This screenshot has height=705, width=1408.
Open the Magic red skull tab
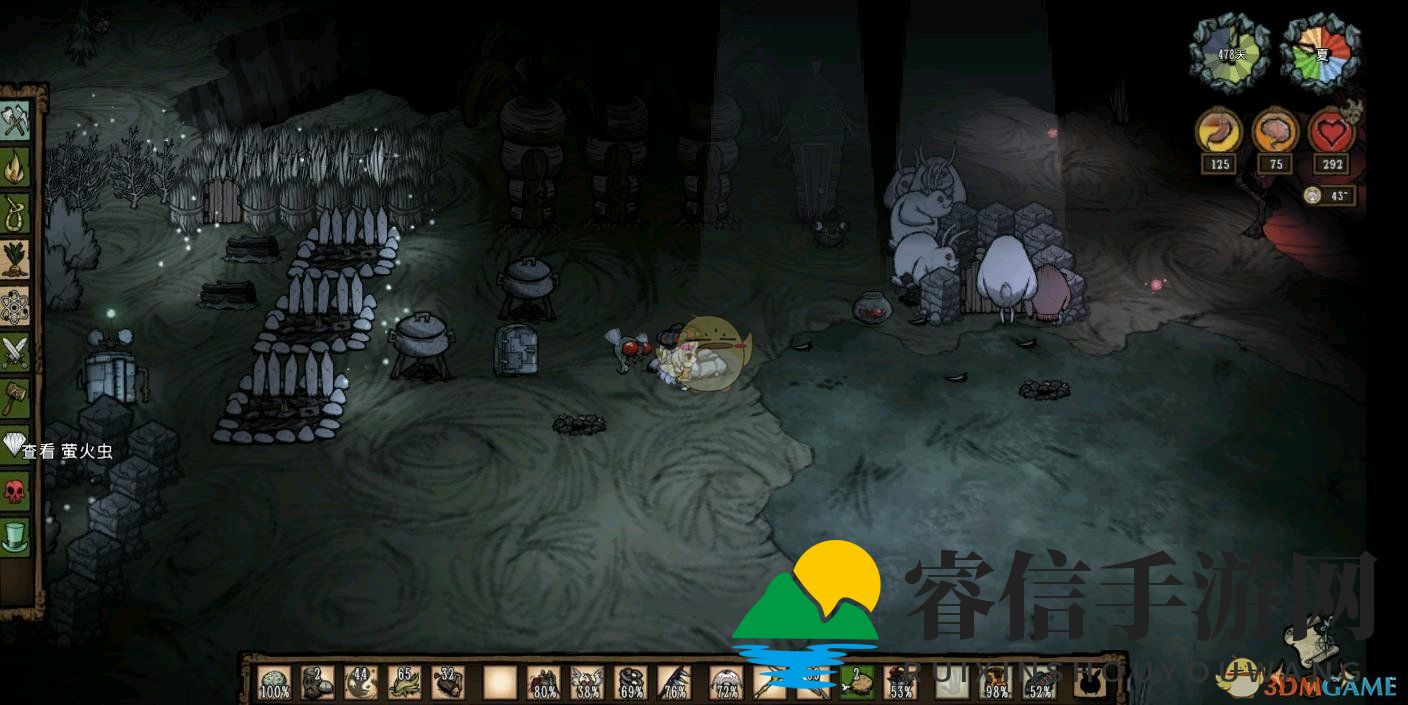coord(16,490)
